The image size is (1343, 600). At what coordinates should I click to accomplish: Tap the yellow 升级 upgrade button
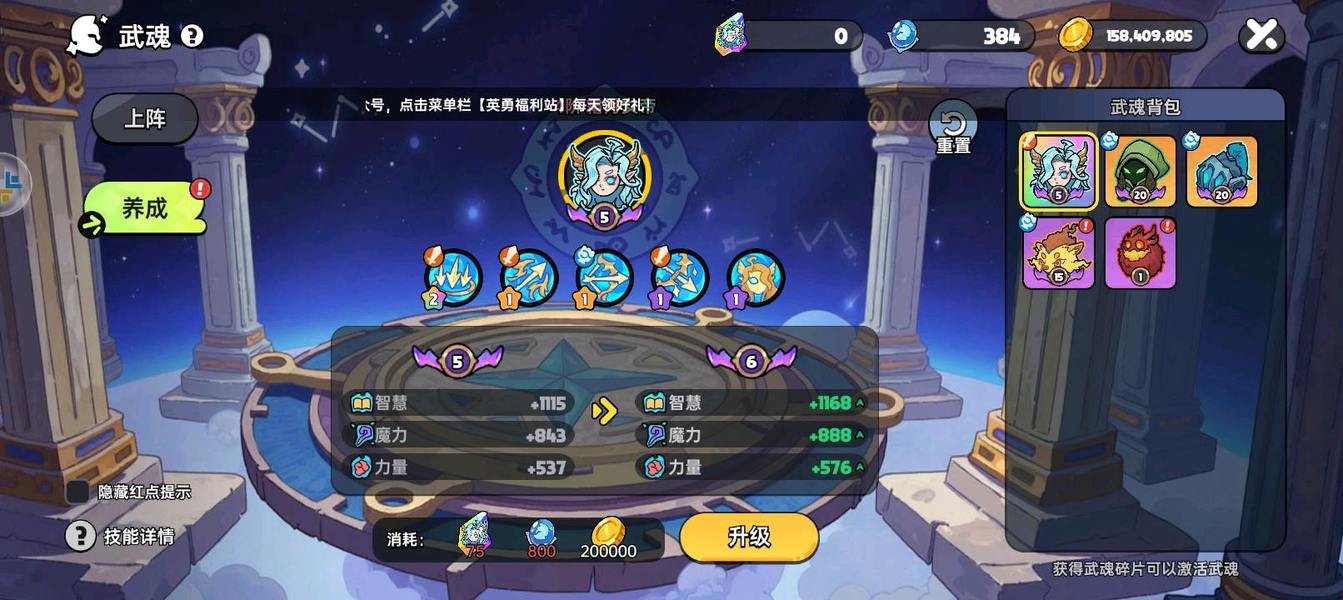749,537
